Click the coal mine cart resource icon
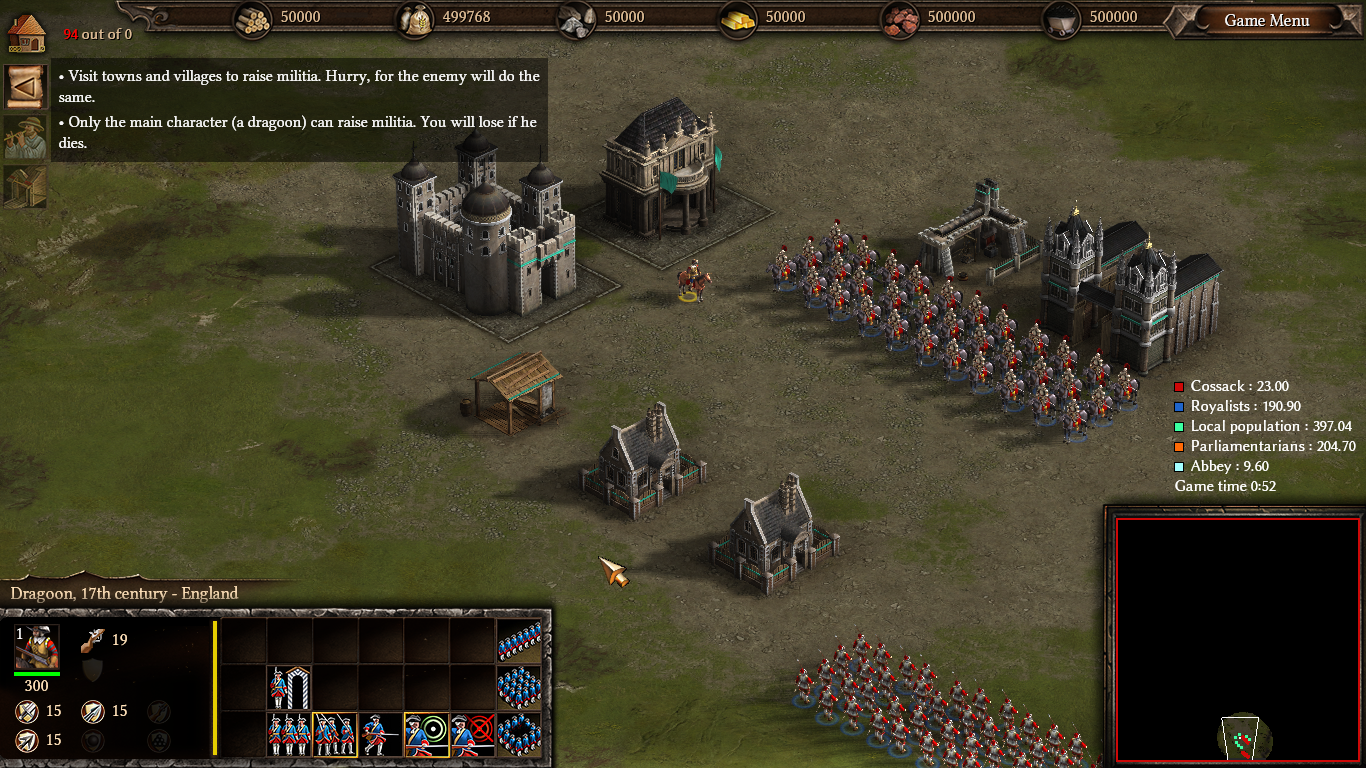The width and height of the screenshot is (1366, 768). (x=1063, y=19)
